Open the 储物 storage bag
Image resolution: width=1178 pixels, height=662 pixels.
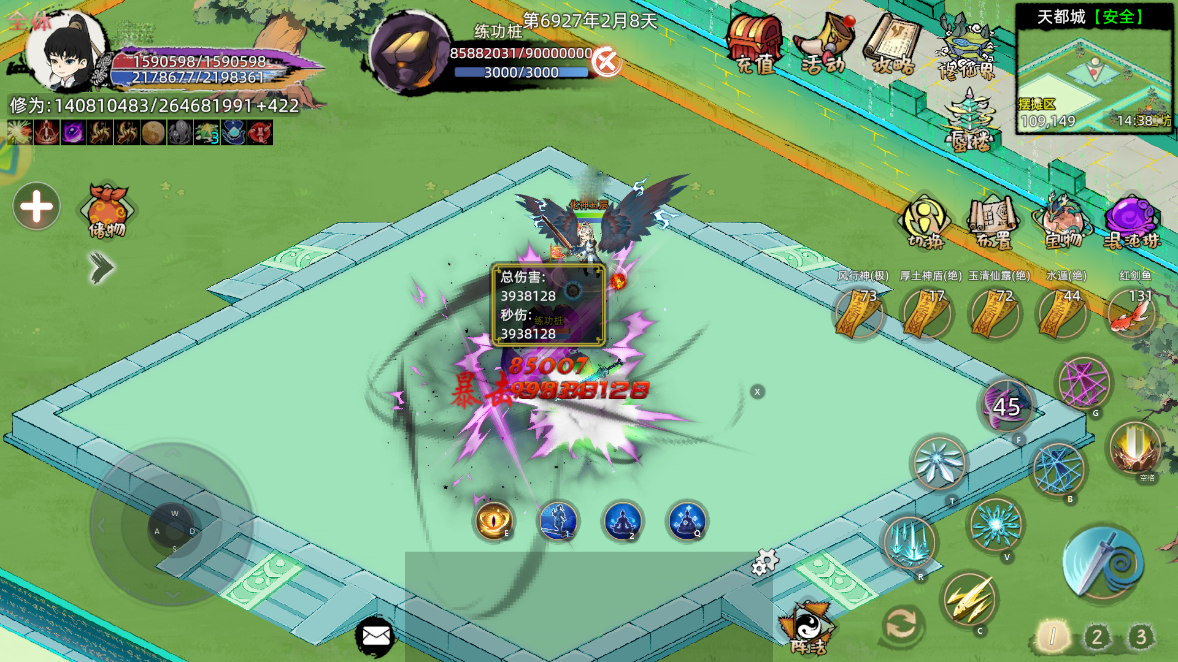click(x=108, y=208)
